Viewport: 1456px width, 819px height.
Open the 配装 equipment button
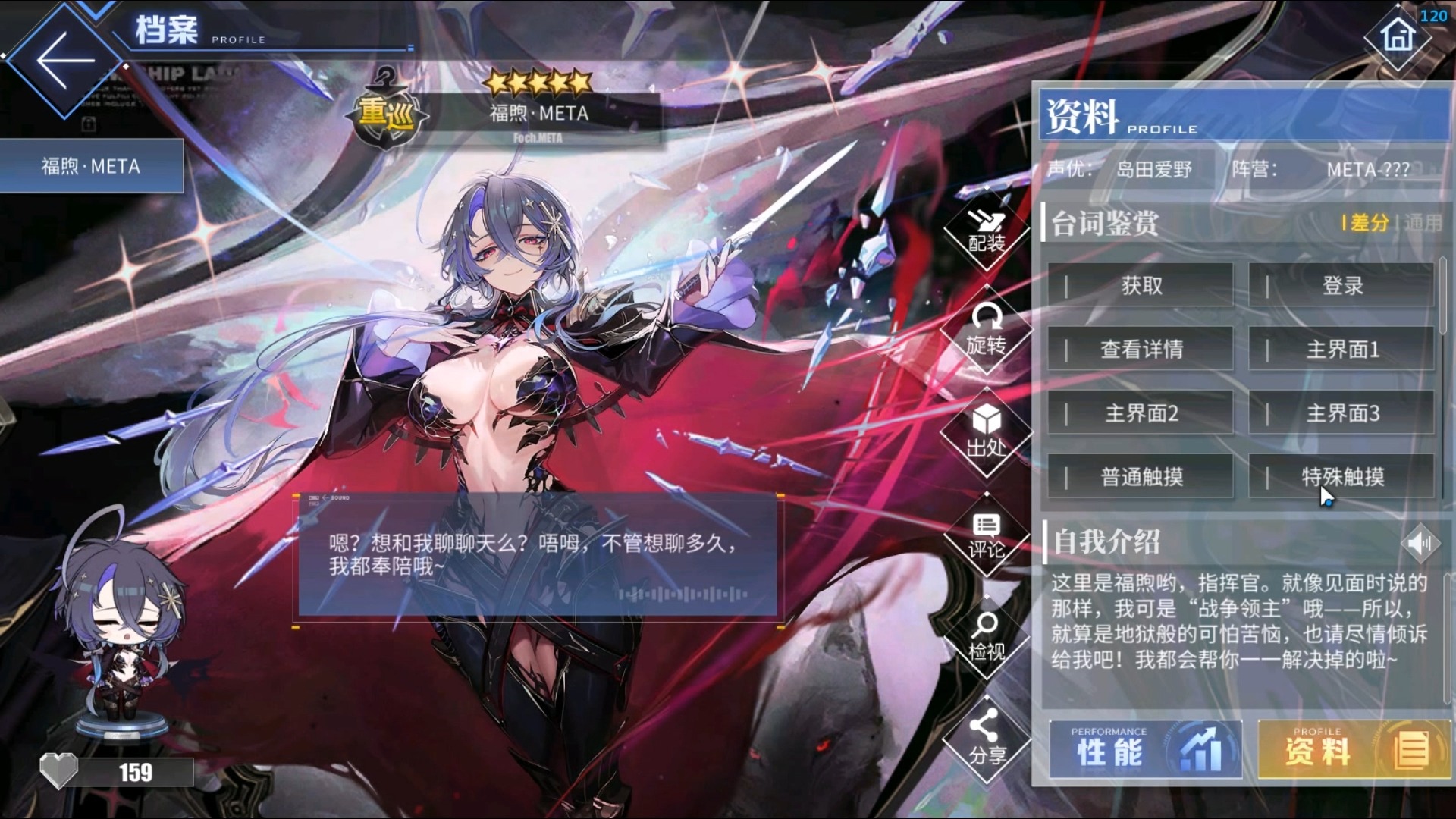[x=986, y=231]
